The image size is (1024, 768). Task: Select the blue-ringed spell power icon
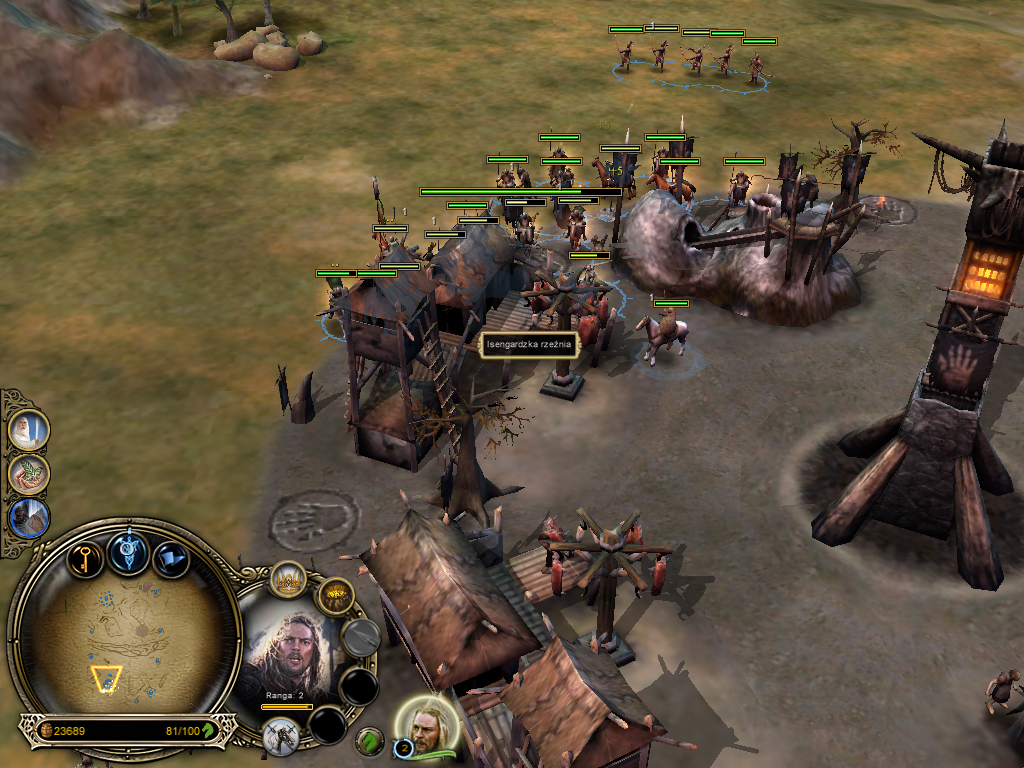(28, 518)
